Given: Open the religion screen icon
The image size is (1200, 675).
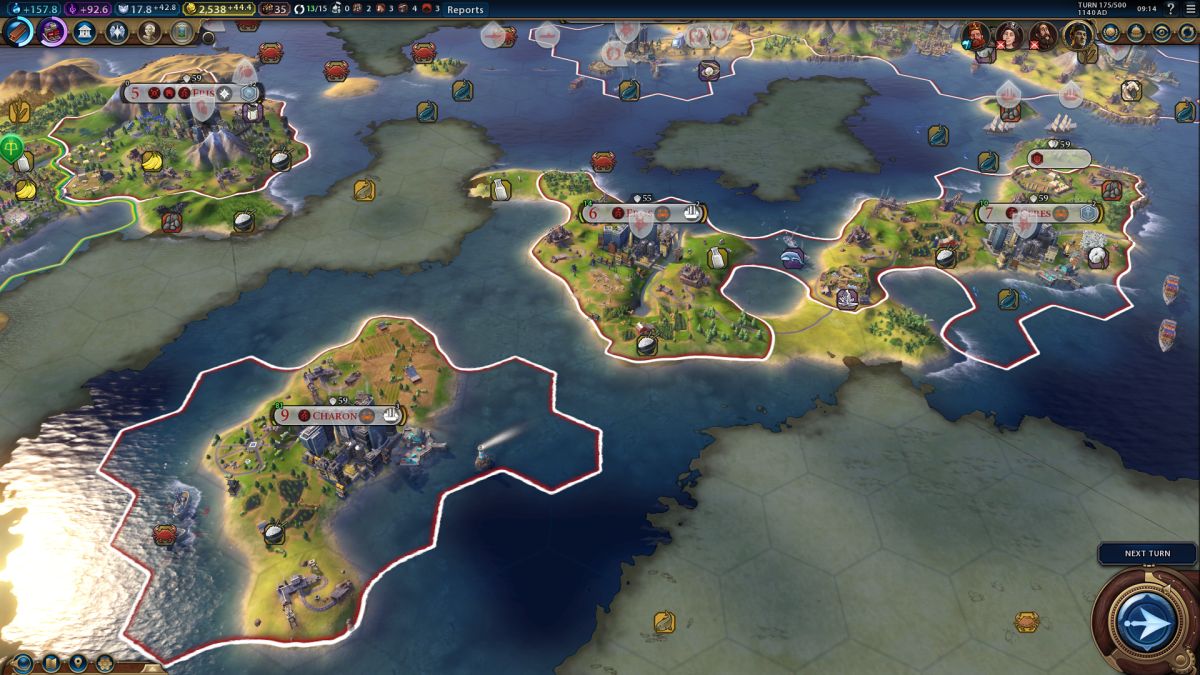Looking at the screenshot, I should [x=117, y=32].
